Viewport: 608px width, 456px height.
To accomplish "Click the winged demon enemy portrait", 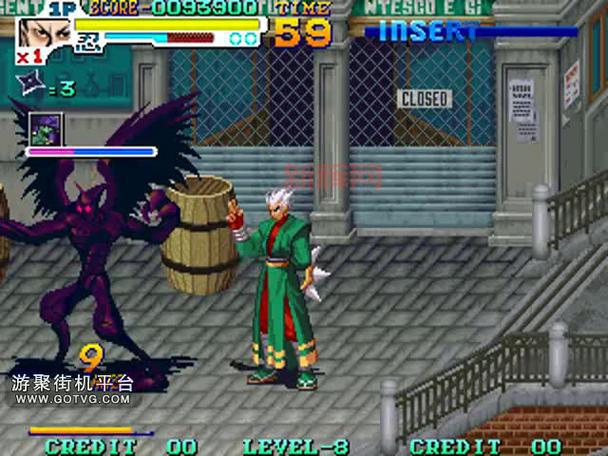I will pyautogui.click(x=46, y=129).
